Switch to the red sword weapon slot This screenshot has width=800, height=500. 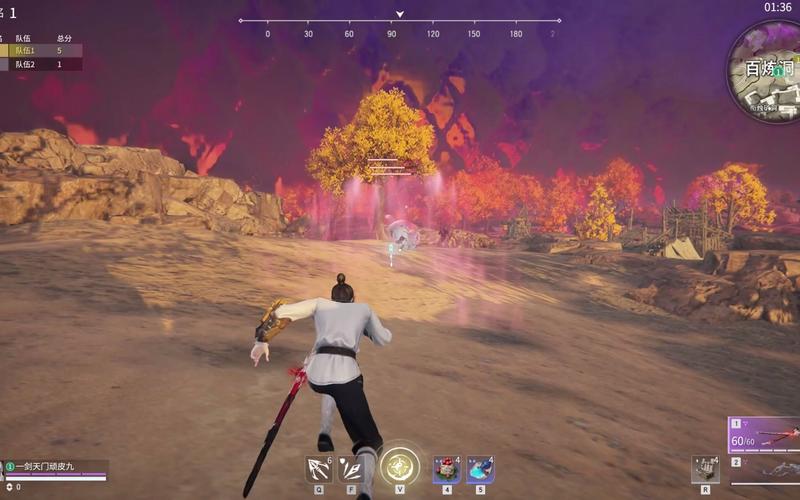(x=766, y=436)
